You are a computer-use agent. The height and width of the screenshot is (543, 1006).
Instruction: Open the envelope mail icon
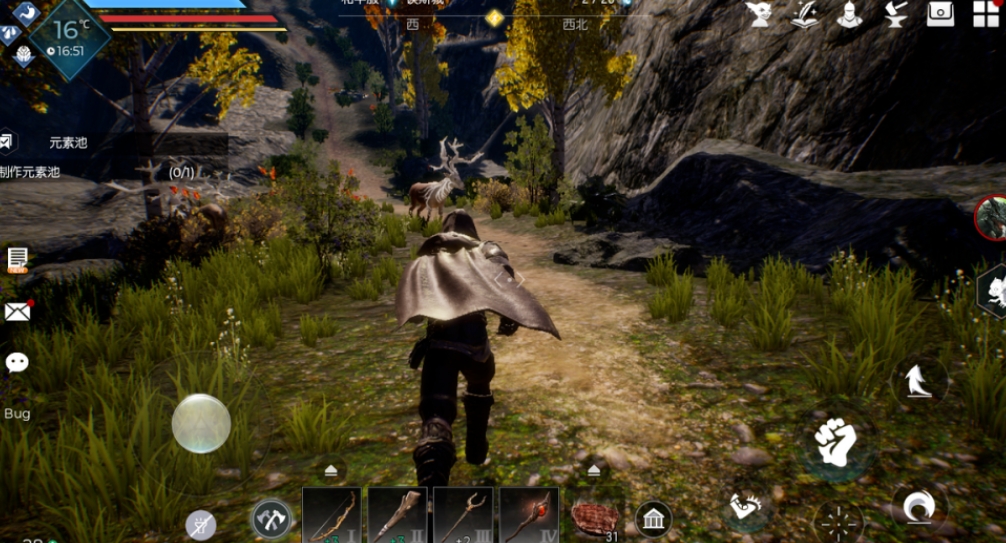click(17, 311)
